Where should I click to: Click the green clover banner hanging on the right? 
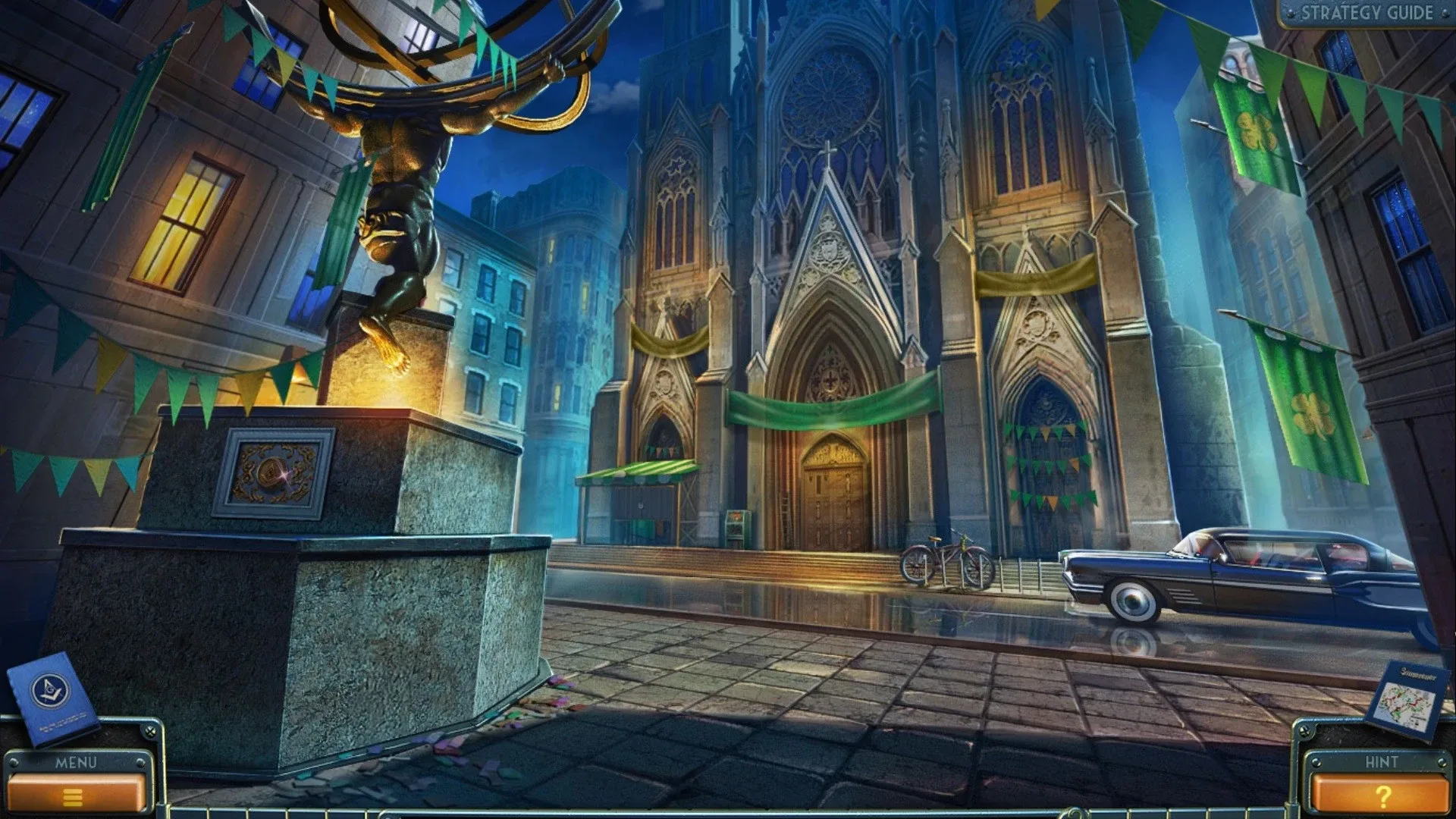(1257, 129)
